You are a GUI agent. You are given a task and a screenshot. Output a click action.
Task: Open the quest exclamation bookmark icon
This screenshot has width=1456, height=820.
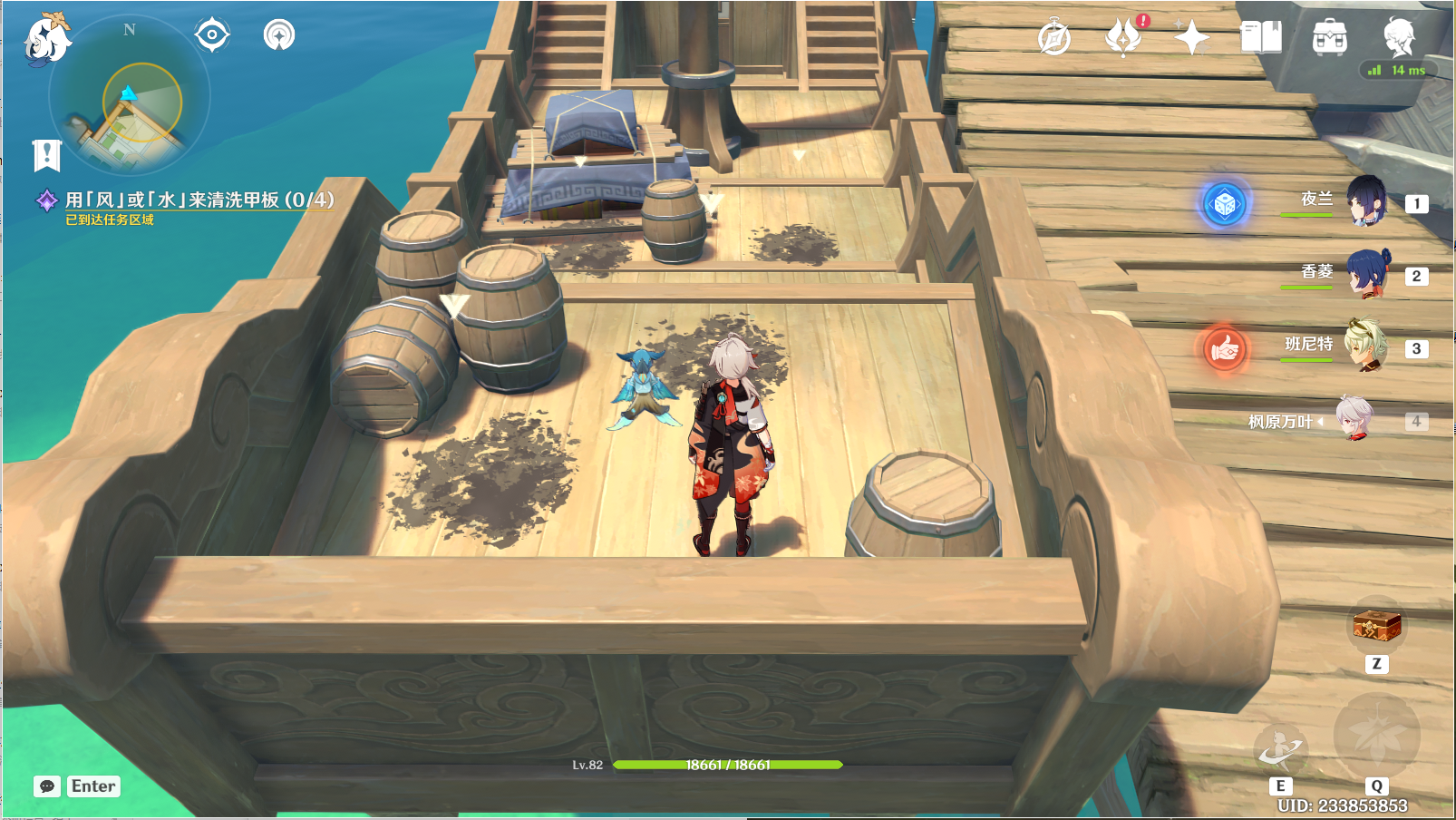click(x=46, y=155)
